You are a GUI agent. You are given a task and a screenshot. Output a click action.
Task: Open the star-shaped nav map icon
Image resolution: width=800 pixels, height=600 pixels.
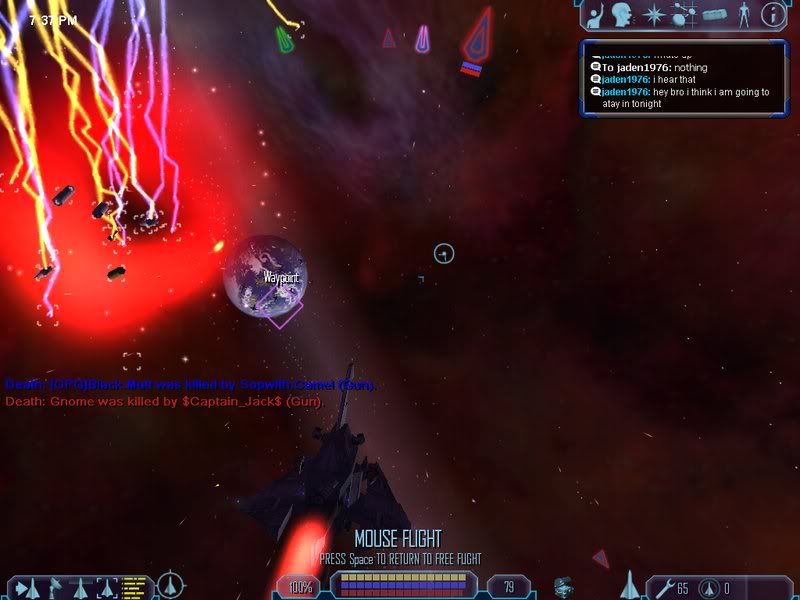(653, 15)
